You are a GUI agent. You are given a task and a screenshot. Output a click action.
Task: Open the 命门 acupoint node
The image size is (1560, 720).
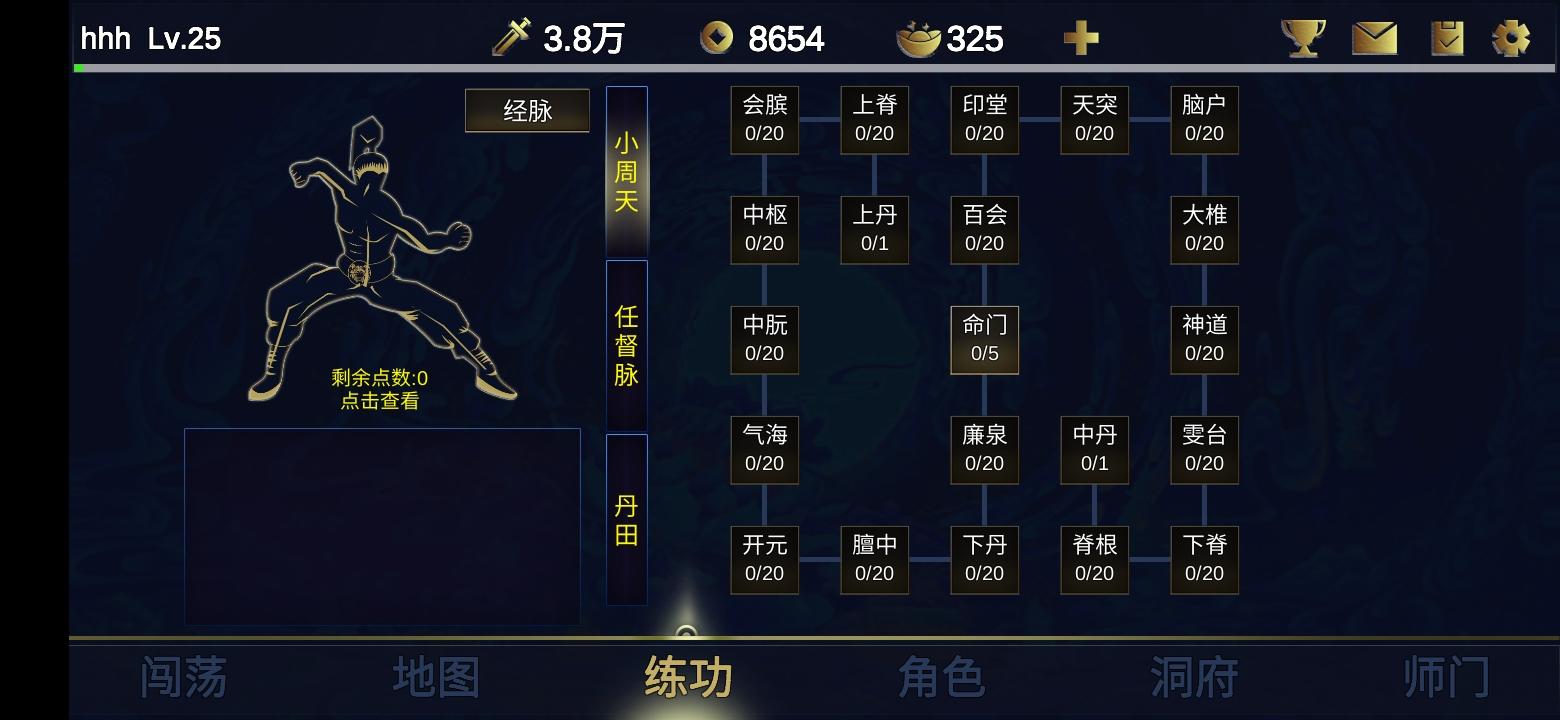coord(984,340)
